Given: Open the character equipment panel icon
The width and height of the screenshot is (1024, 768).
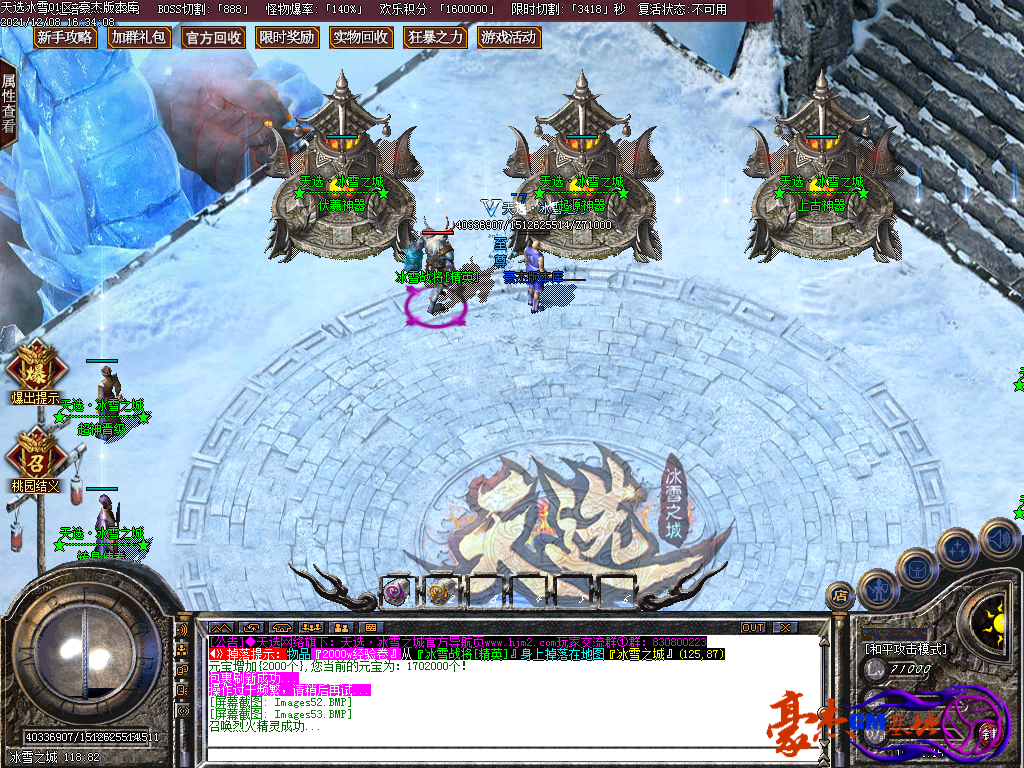Looking at the screenshot, I should click(879, 590).
